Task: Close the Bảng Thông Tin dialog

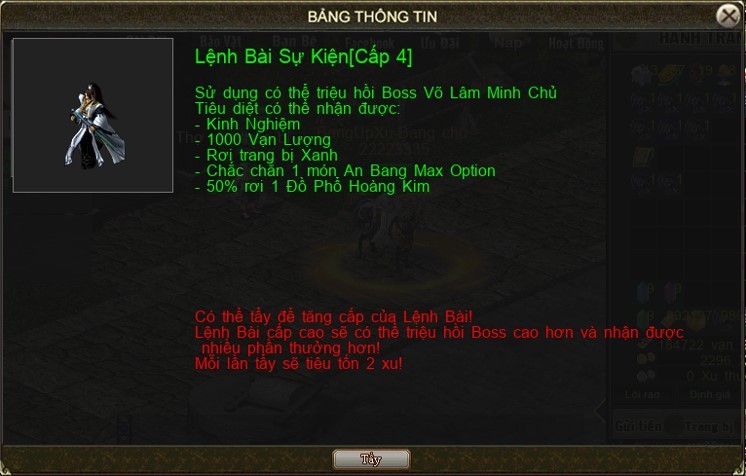Action: tap(728, 16)
